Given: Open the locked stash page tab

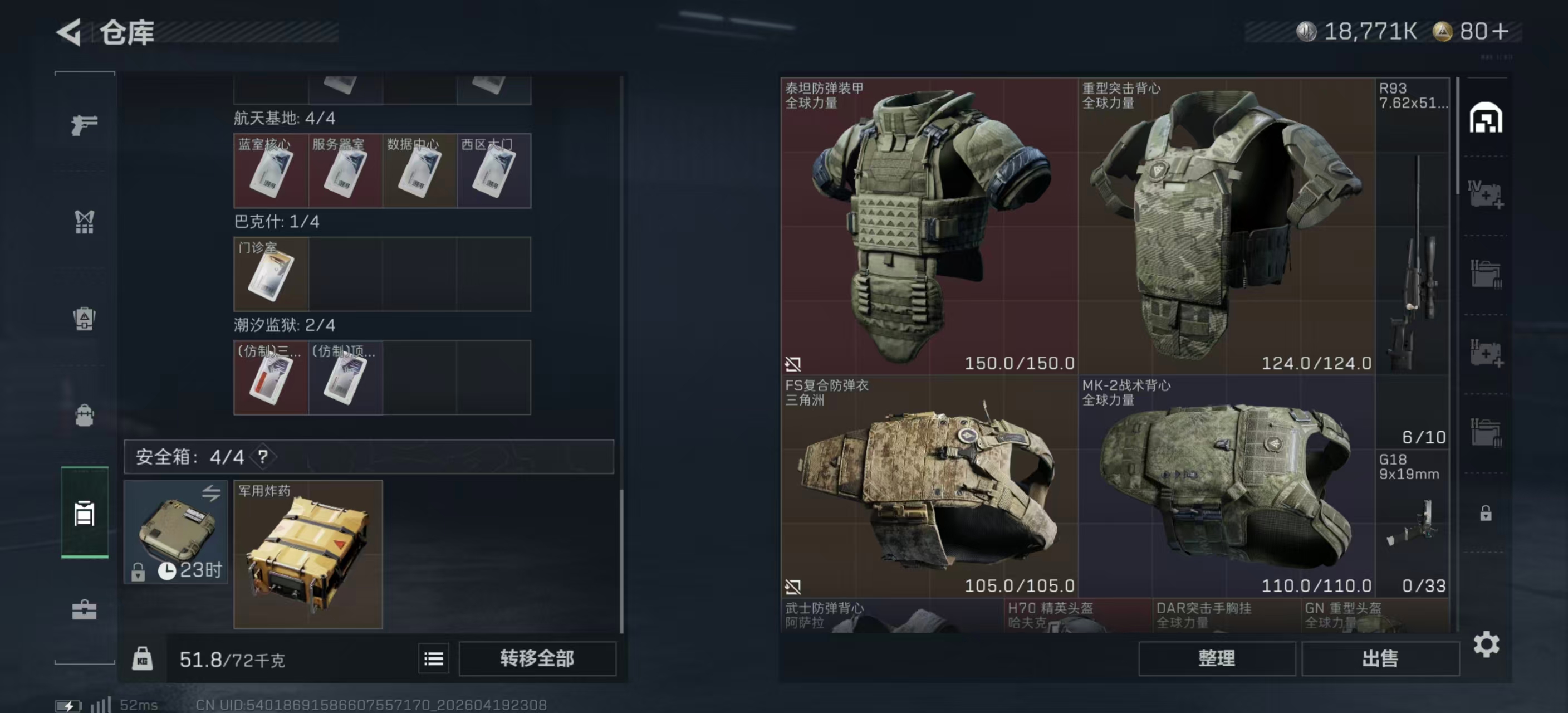Looking at the screenshot, I should [1486, 513].
